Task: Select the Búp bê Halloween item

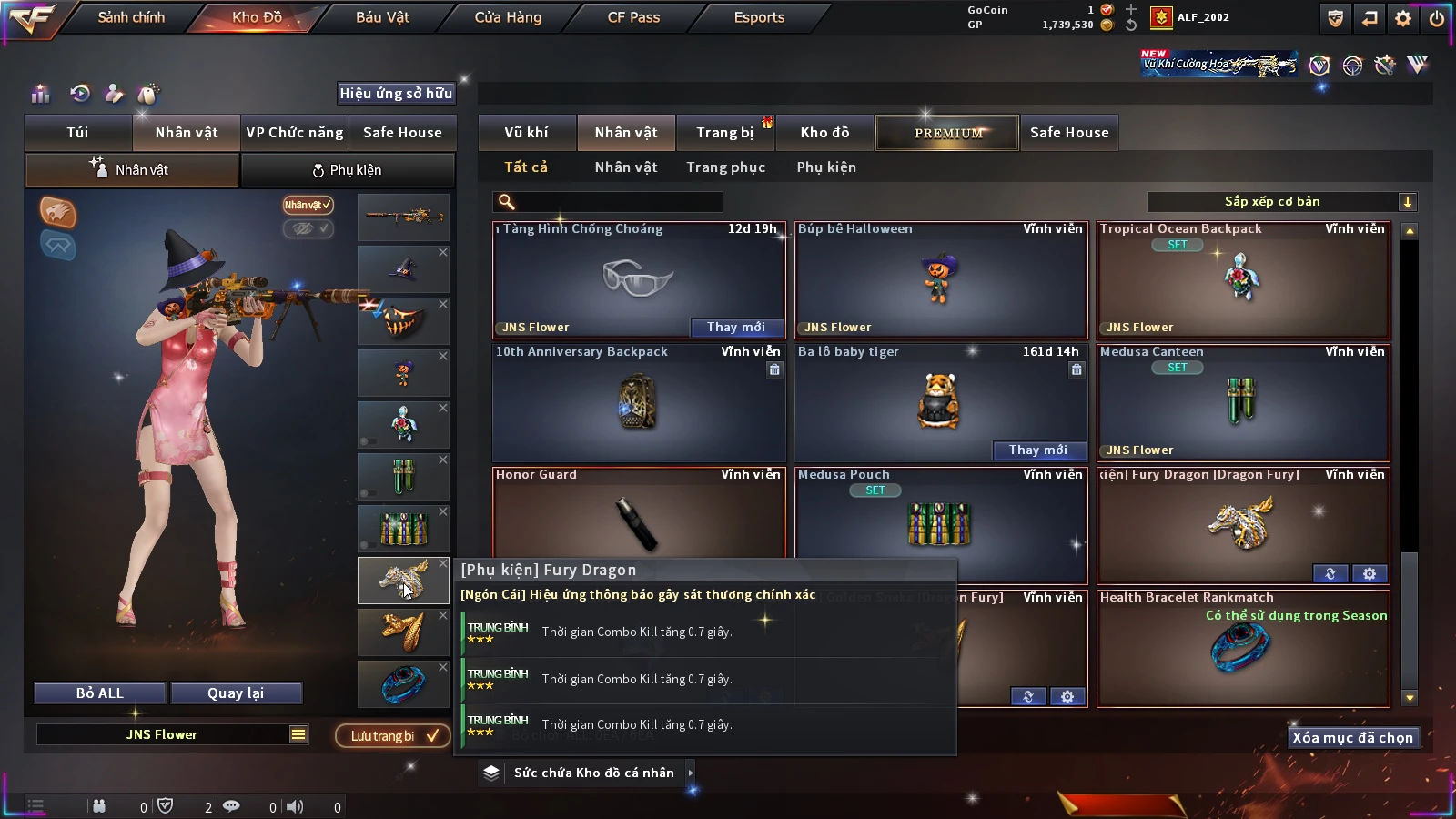Action: pyautogui.click(x=941, y=280)
